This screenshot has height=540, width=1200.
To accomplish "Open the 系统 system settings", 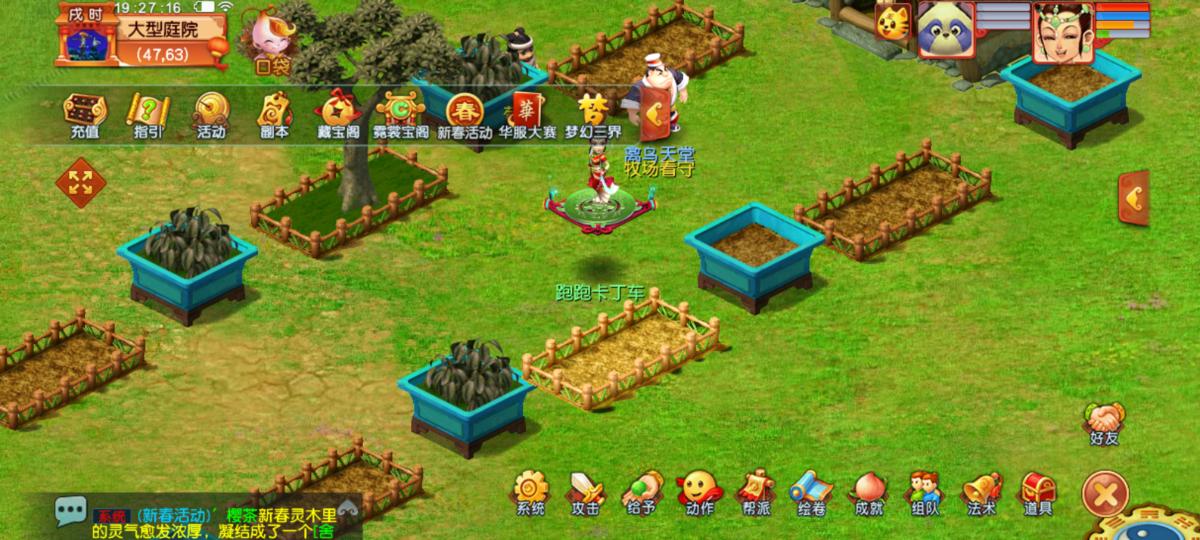I will point(530,490).
